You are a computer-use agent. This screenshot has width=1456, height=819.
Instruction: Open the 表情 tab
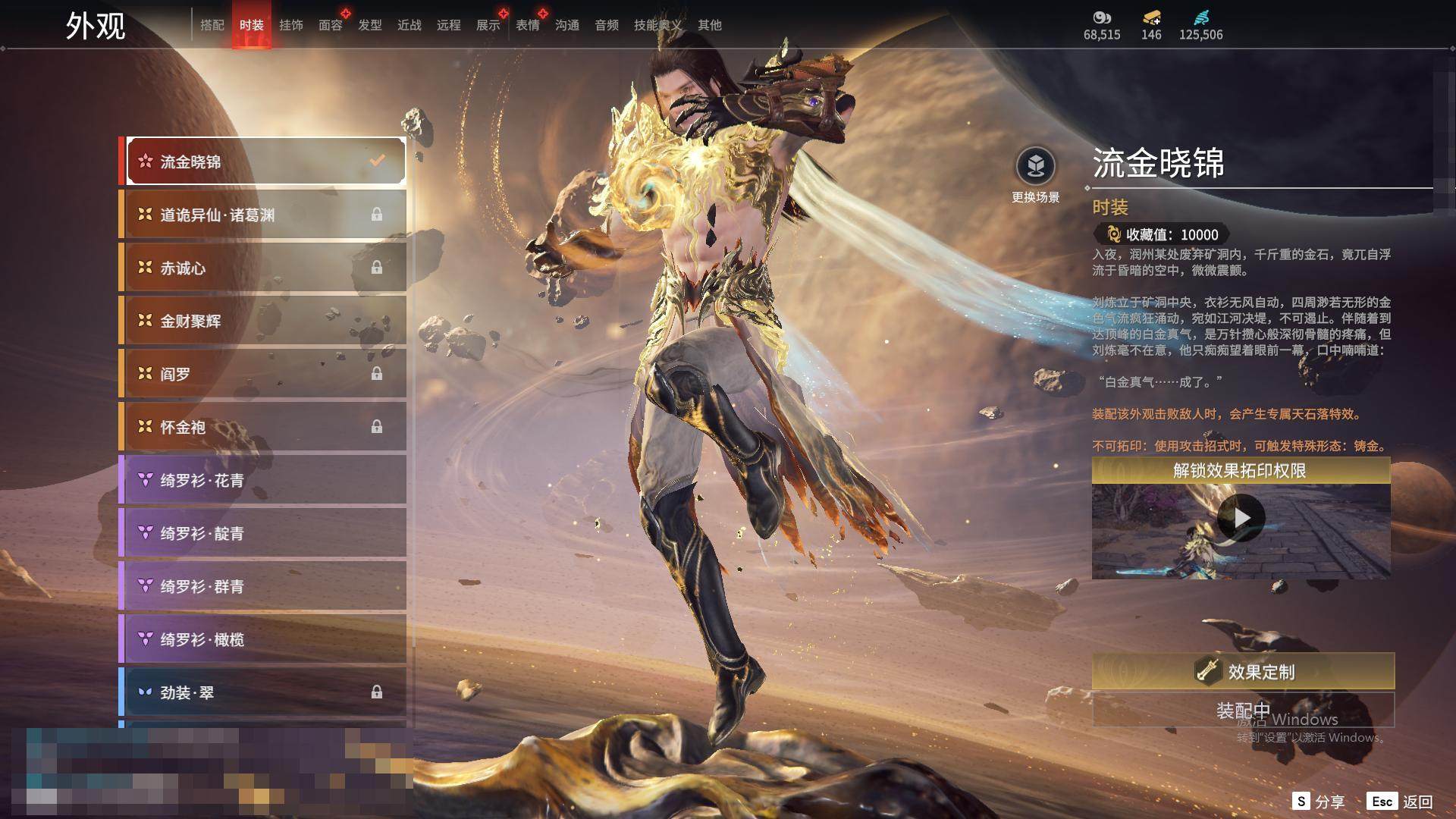[528, 25]
